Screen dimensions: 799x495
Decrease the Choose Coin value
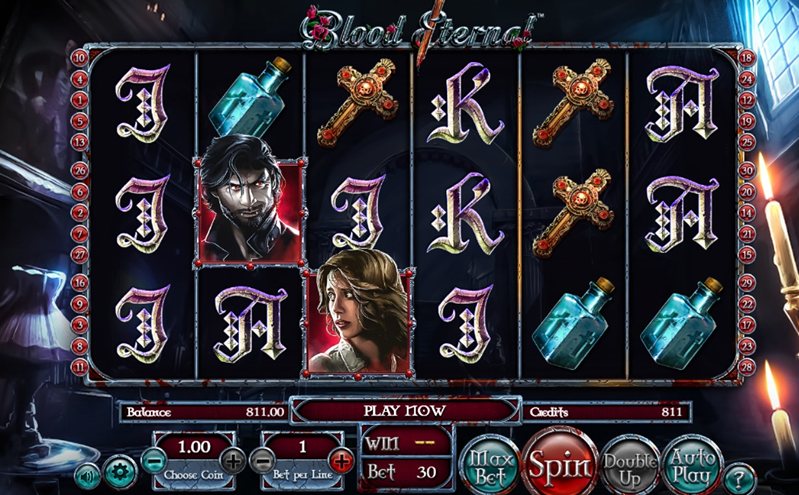click(152, 461)
